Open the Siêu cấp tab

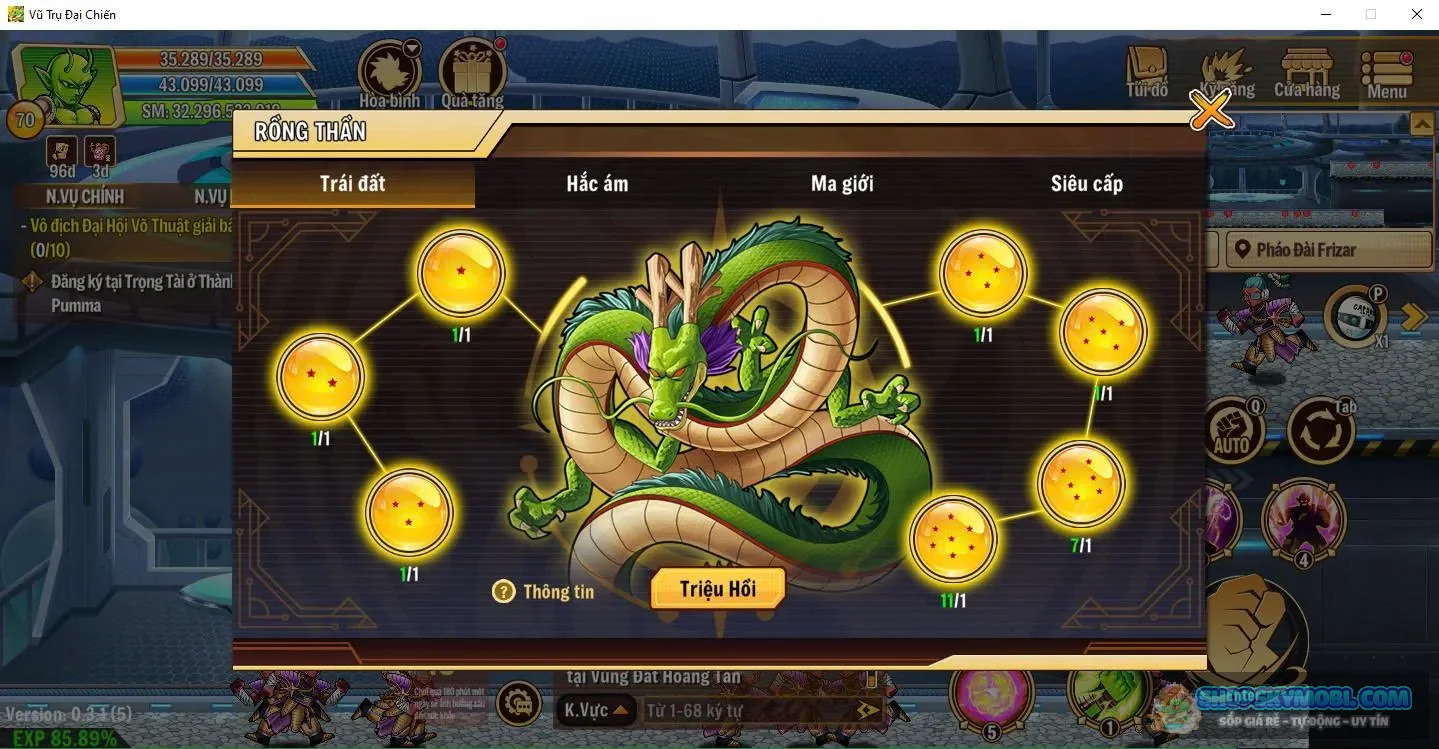(x=1087, y=184)
